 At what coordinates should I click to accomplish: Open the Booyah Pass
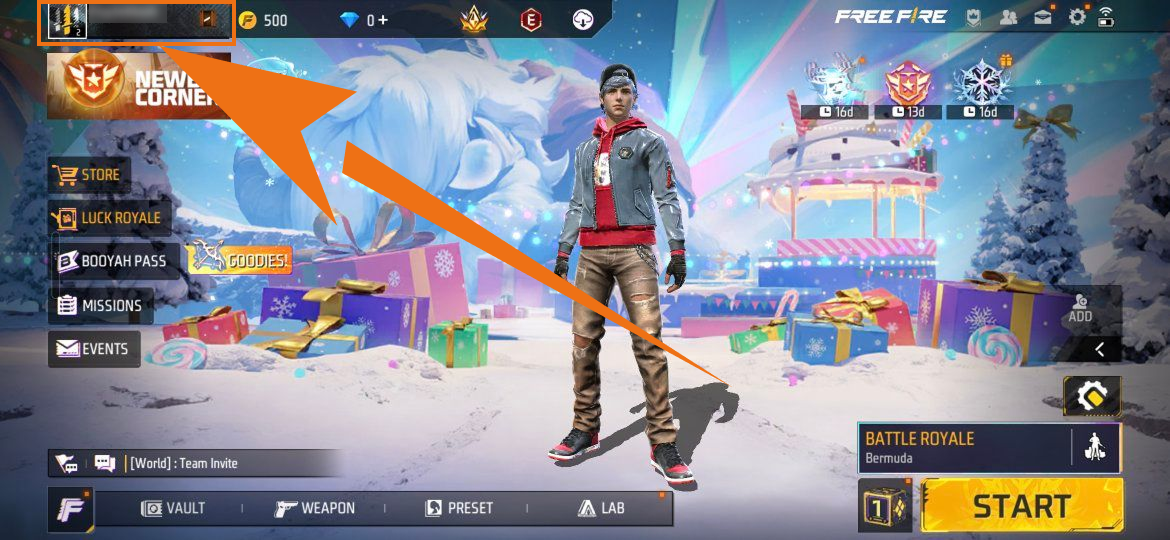point(114,261)
